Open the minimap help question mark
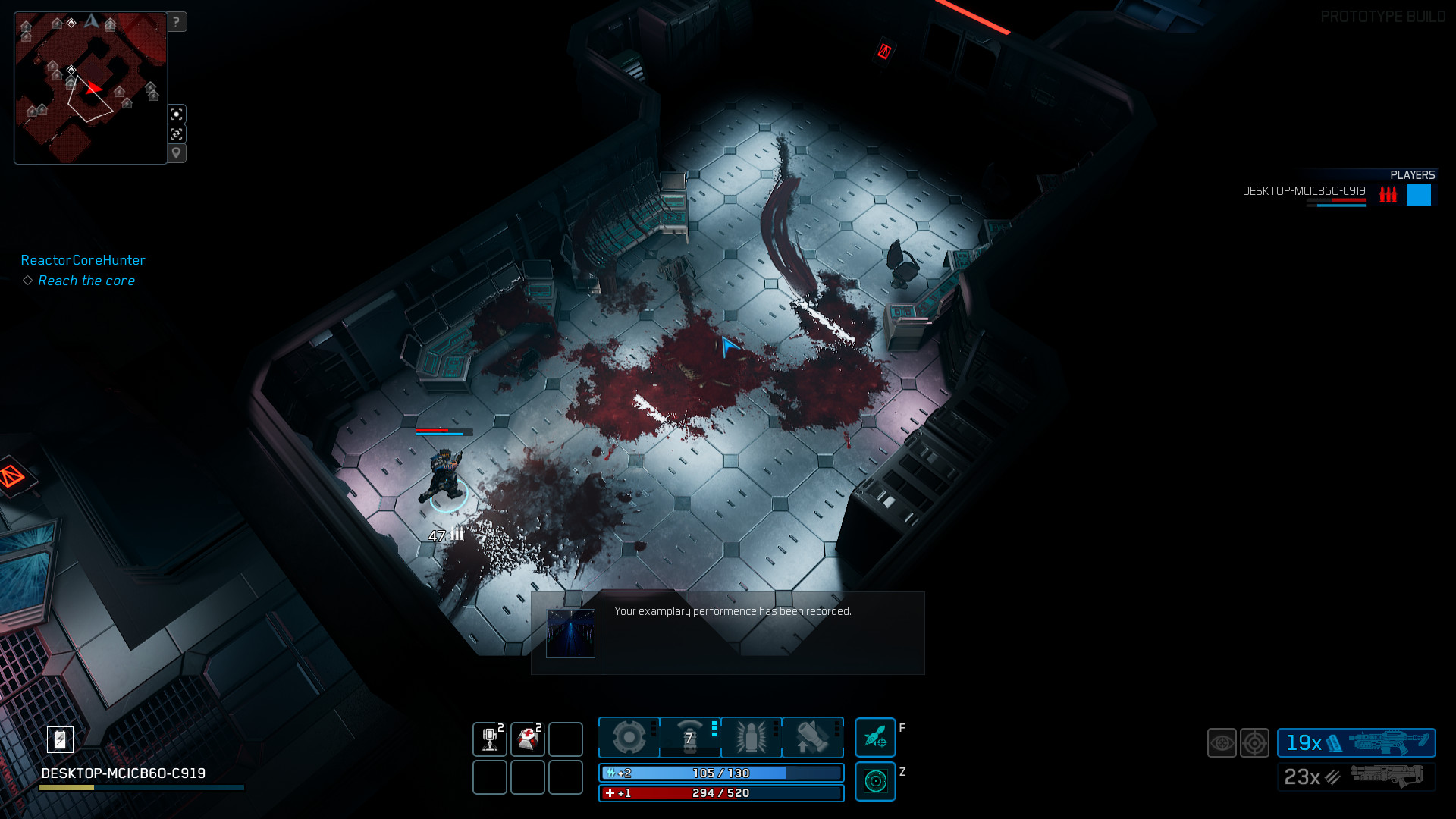Image resolution: width=1456 pixels, height=819 pixels. click(x=177, y=22)
